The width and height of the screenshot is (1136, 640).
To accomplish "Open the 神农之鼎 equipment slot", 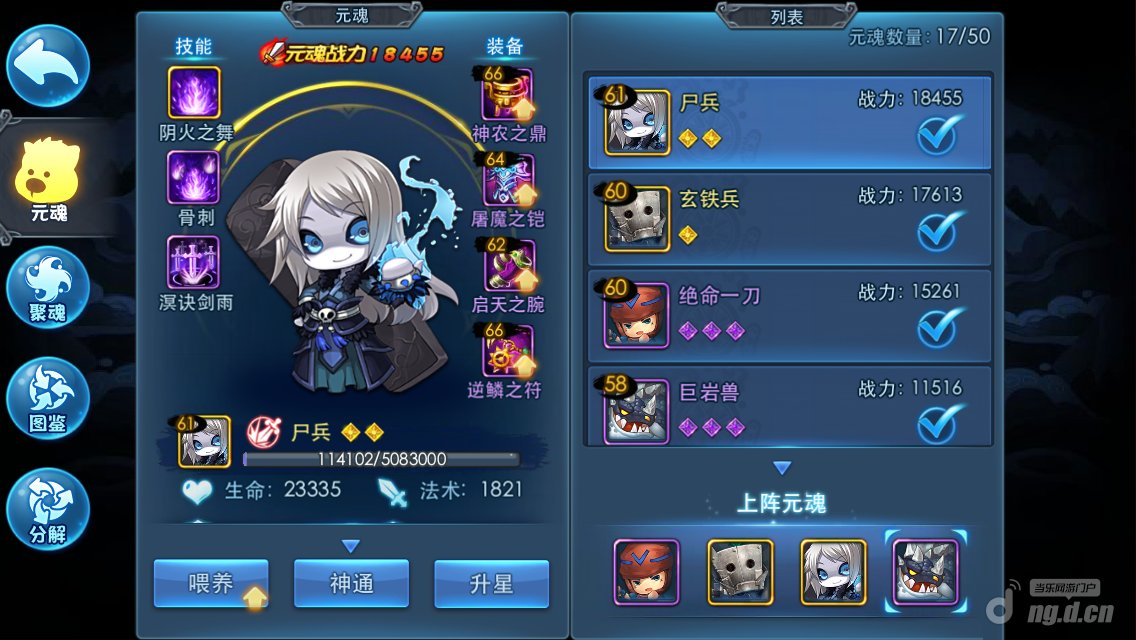I will [x=508, y=94].
